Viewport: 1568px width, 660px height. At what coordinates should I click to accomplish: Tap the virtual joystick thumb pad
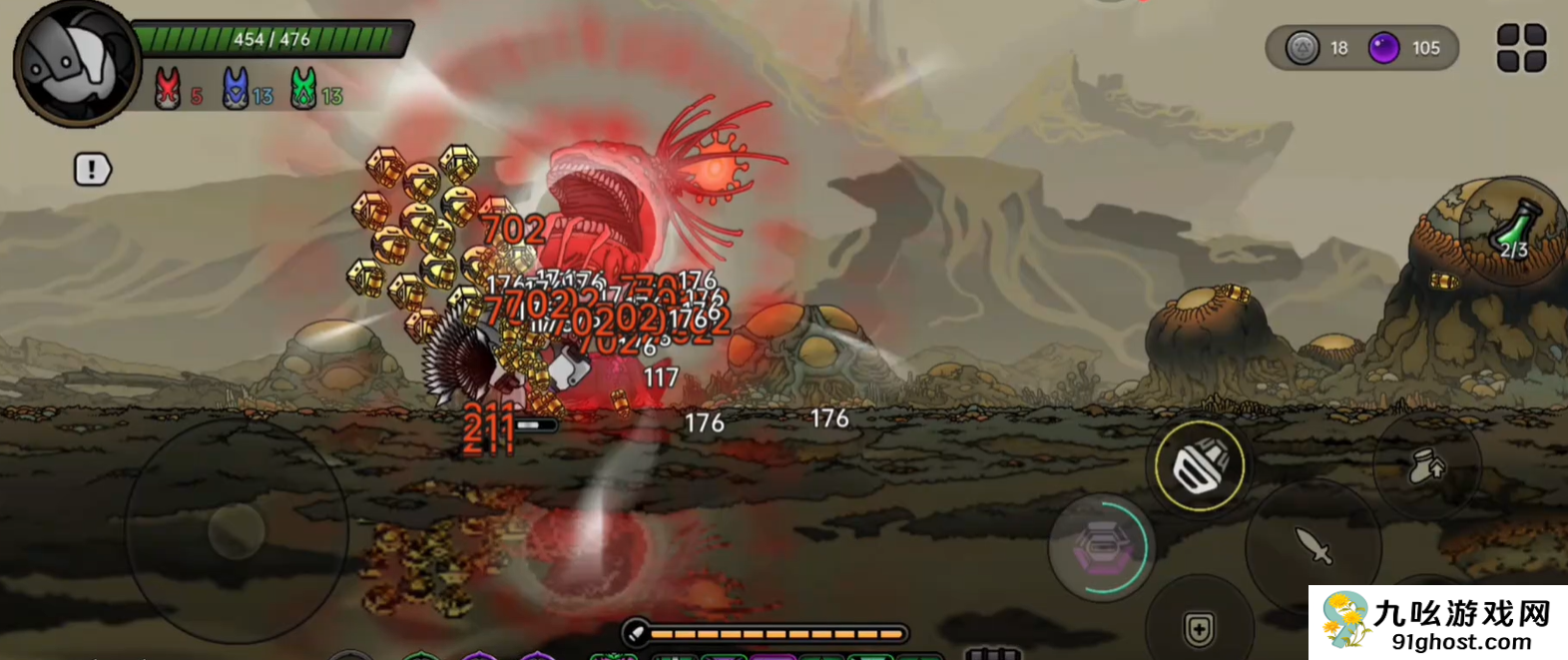tap(237, 529)
